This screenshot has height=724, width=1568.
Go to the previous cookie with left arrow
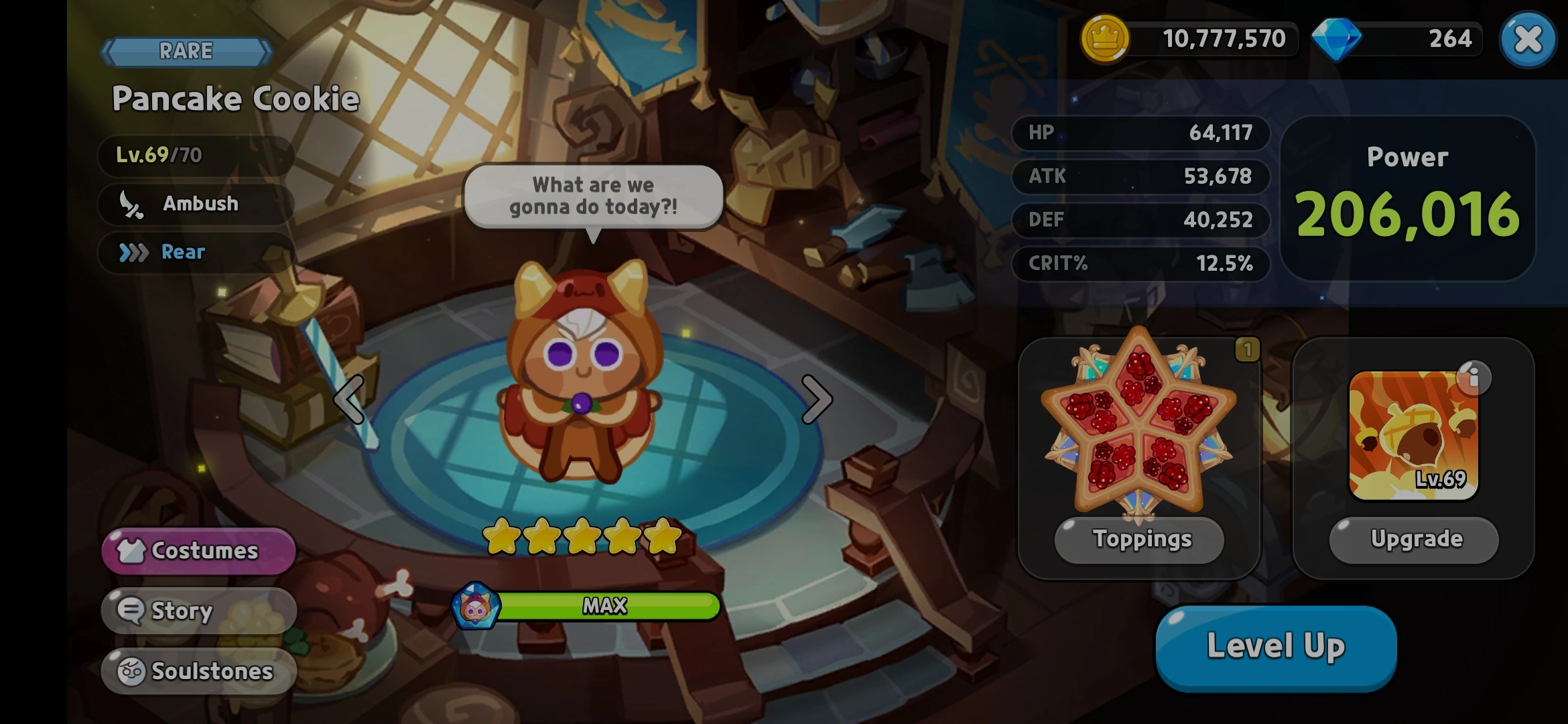350,400
